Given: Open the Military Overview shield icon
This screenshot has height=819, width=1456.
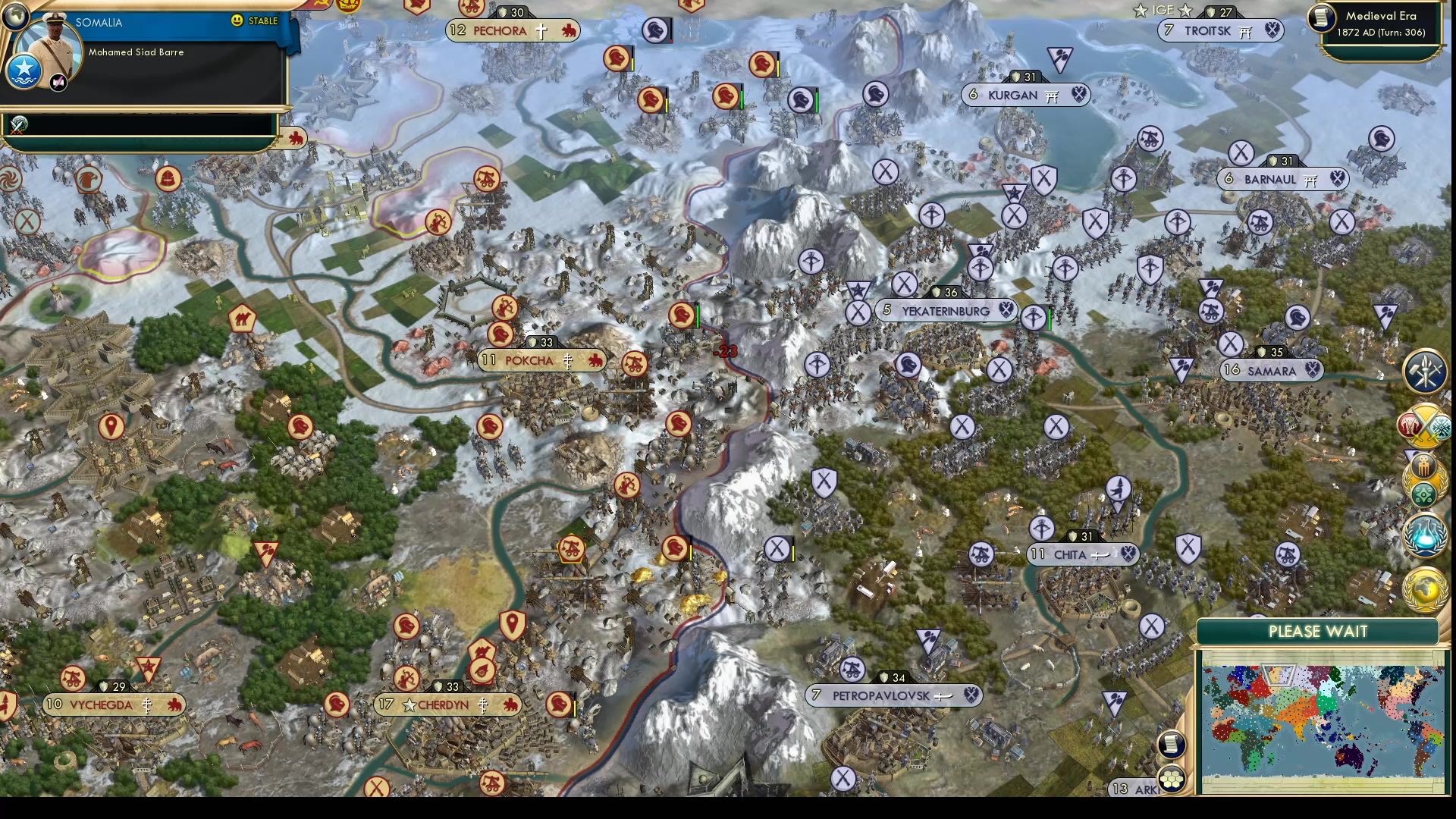Looking at the screenshot, I should click(x=1424, y=372).
